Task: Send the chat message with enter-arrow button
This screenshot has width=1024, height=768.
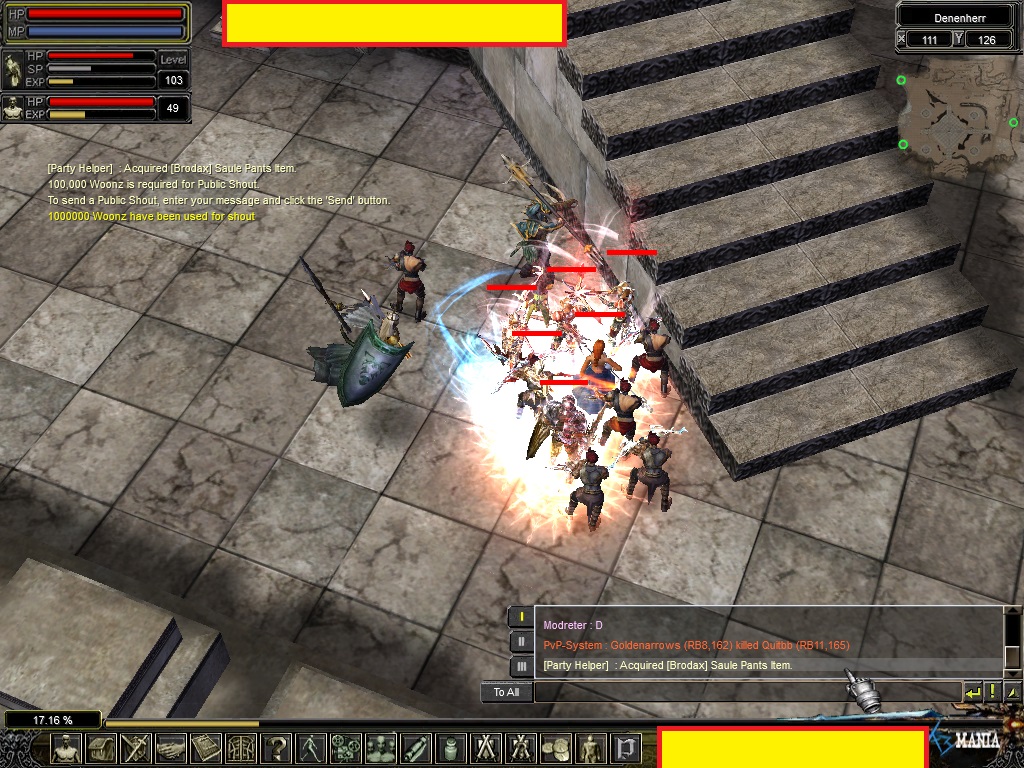Action: click(x=972, y=692)
